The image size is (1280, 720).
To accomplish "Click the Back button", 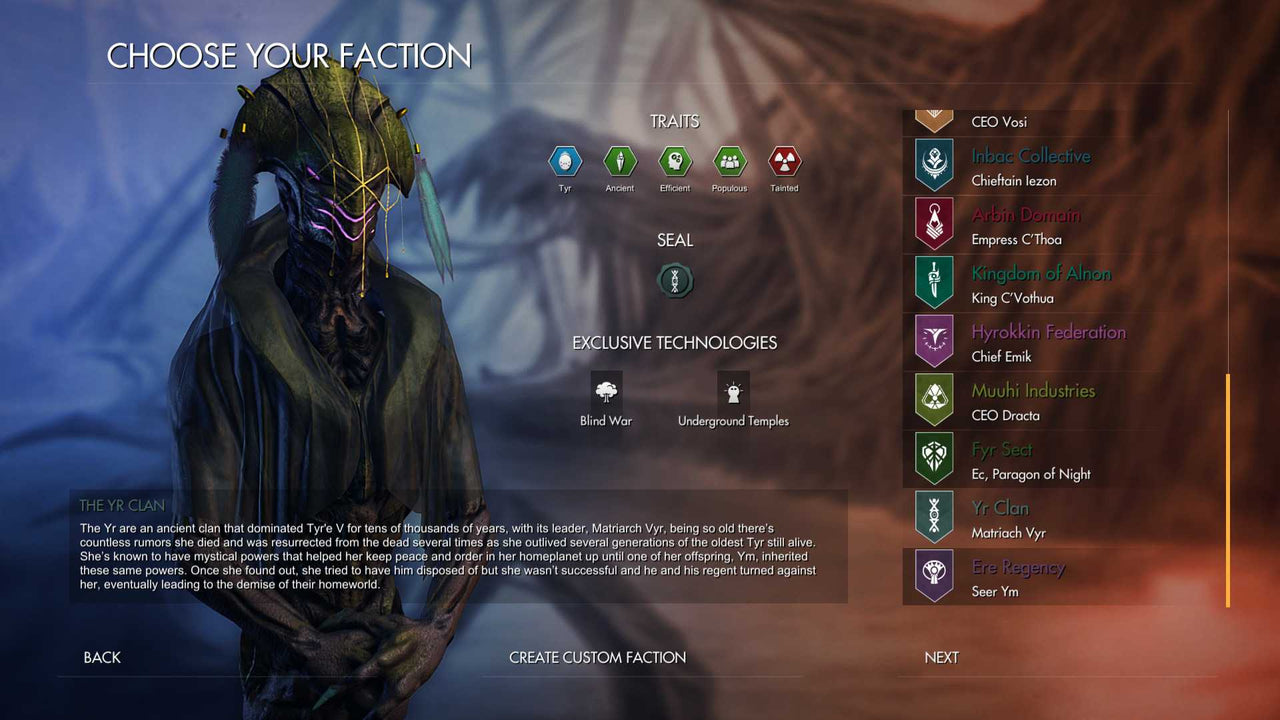I will (x=100, y=657).
